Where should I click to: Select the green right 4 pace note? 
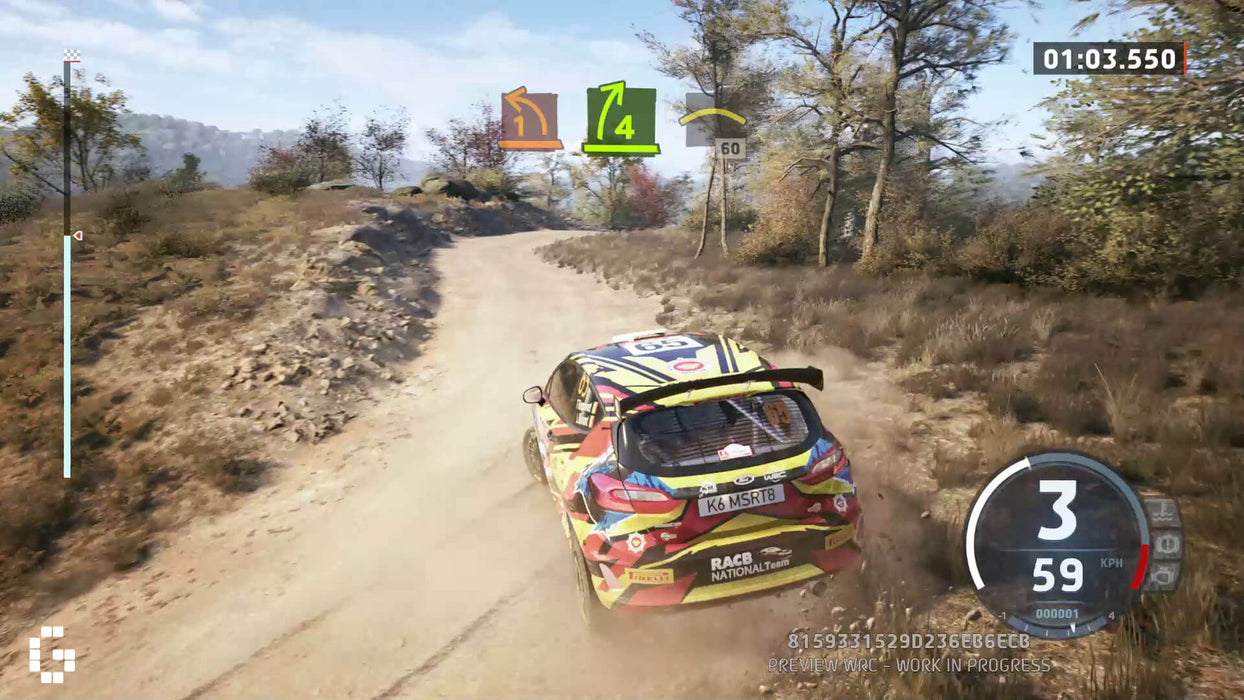point(620,120)
